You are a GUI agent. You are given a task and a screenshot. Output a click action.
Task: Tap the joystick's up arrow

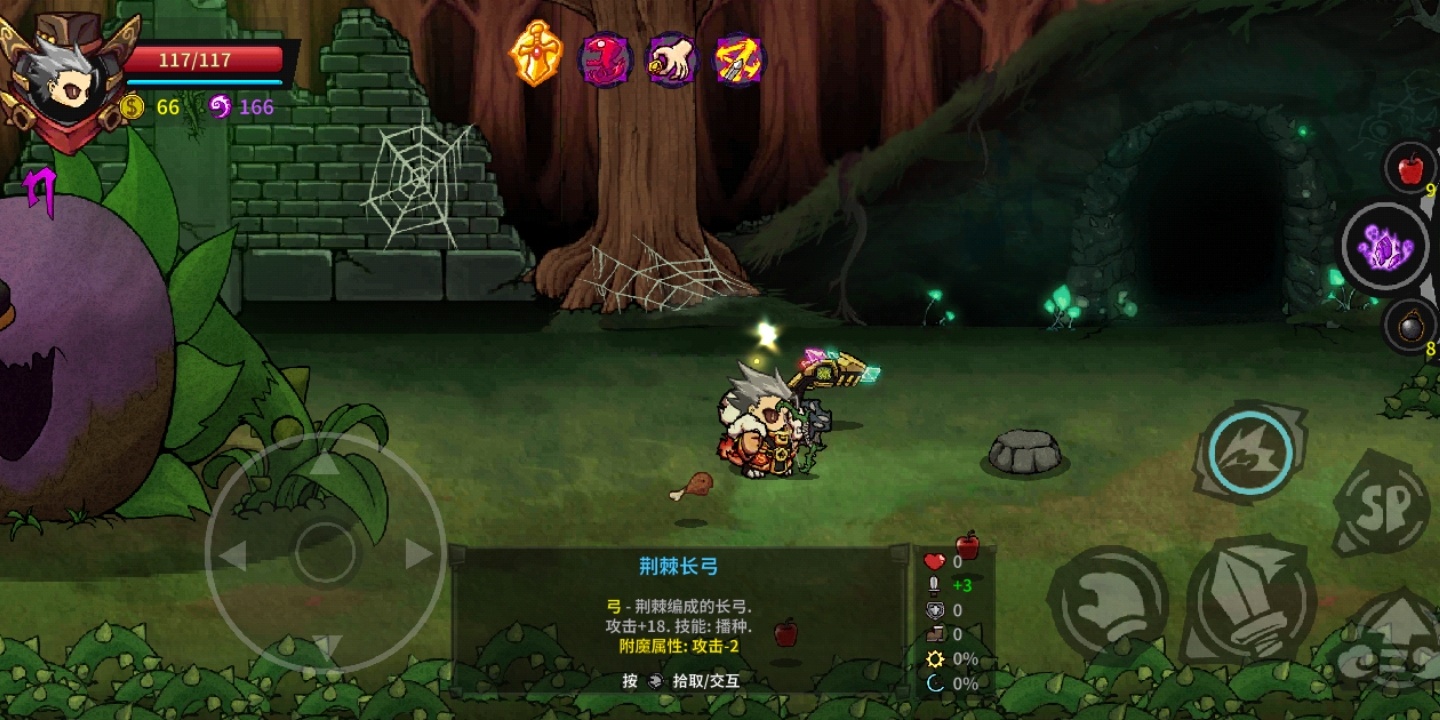(x=326, y=463)
